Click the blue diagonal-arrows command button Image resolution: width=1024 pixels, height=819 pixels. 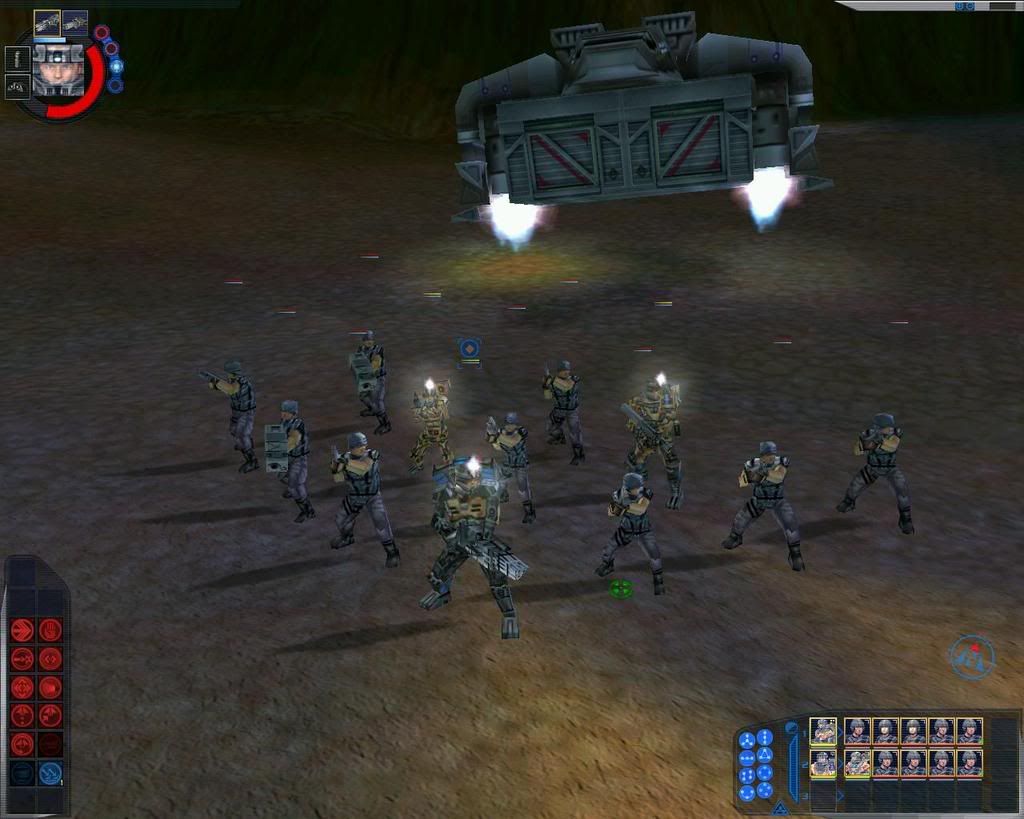(x=50, y=773)
